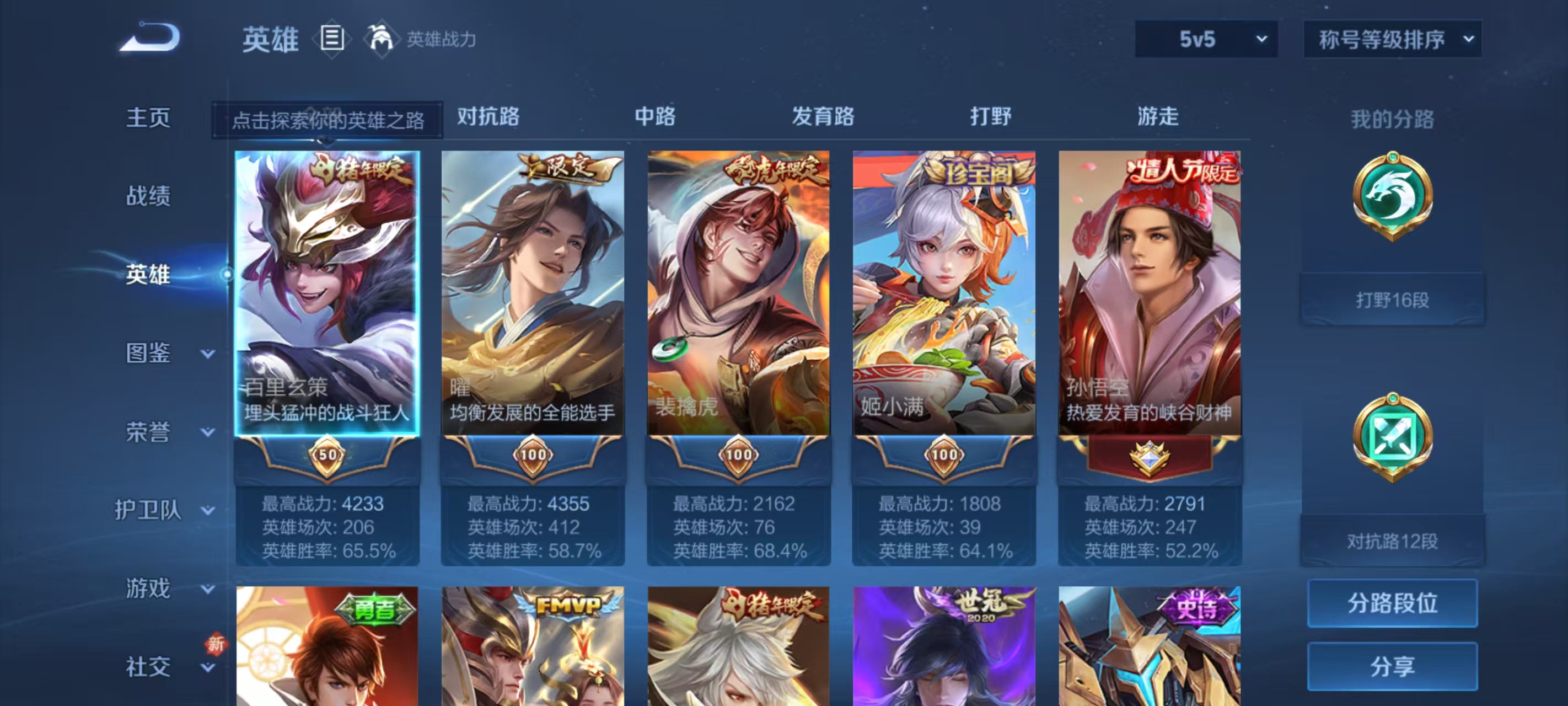Switch to the 中路 lane tab
This screenshot has width=1568, height=706.
[x=653, y=116]
